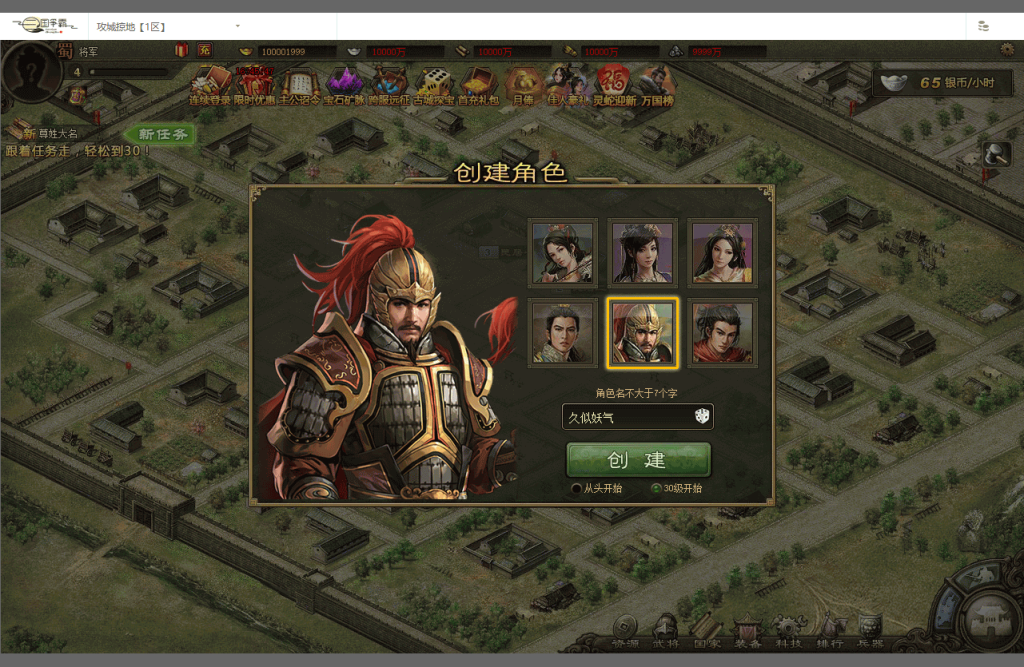
Task: Click the character name input field
Action: coord(625,417)
